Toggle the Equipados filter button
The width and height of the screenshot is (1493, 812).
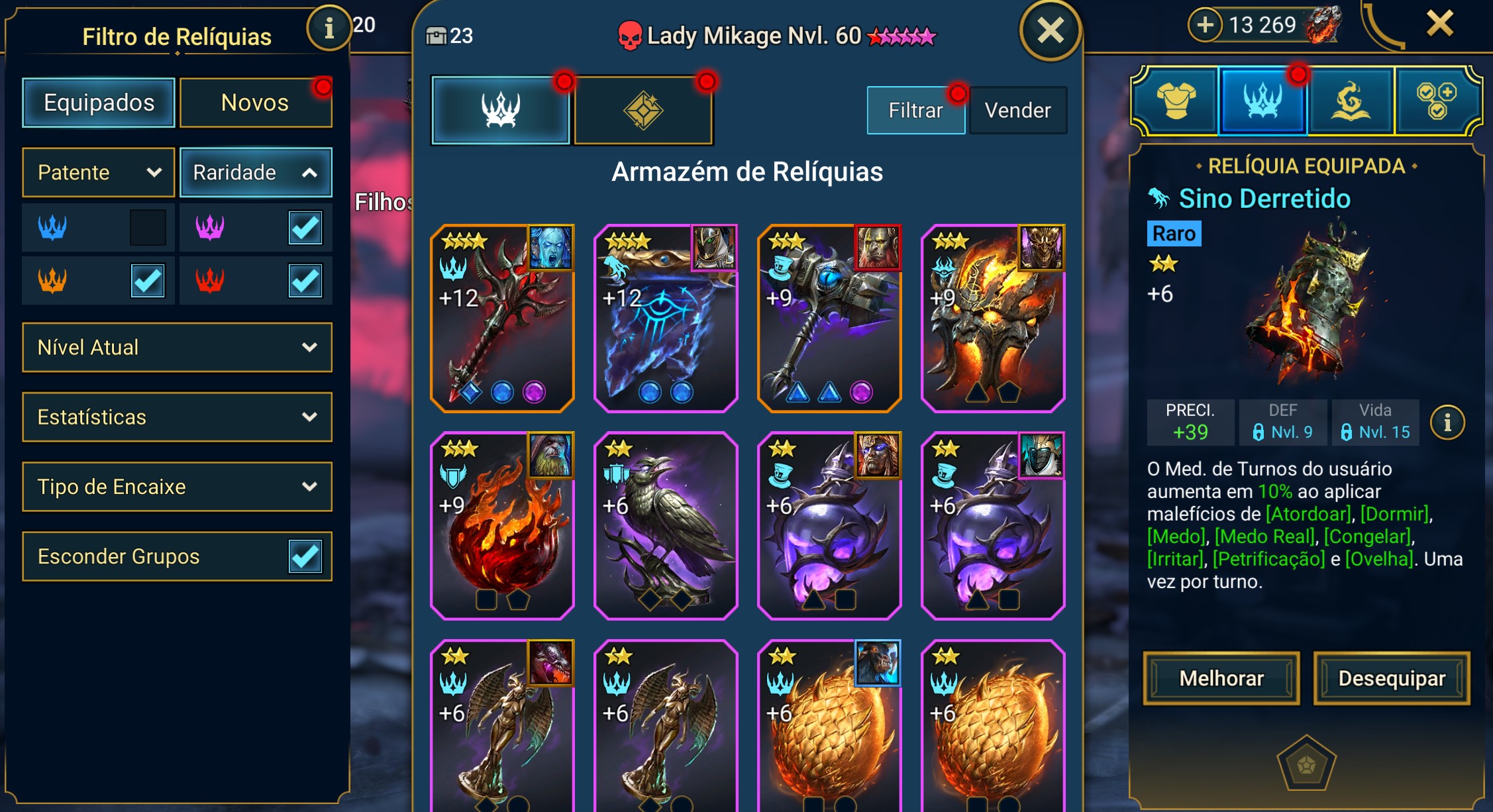tap(99, 103)
